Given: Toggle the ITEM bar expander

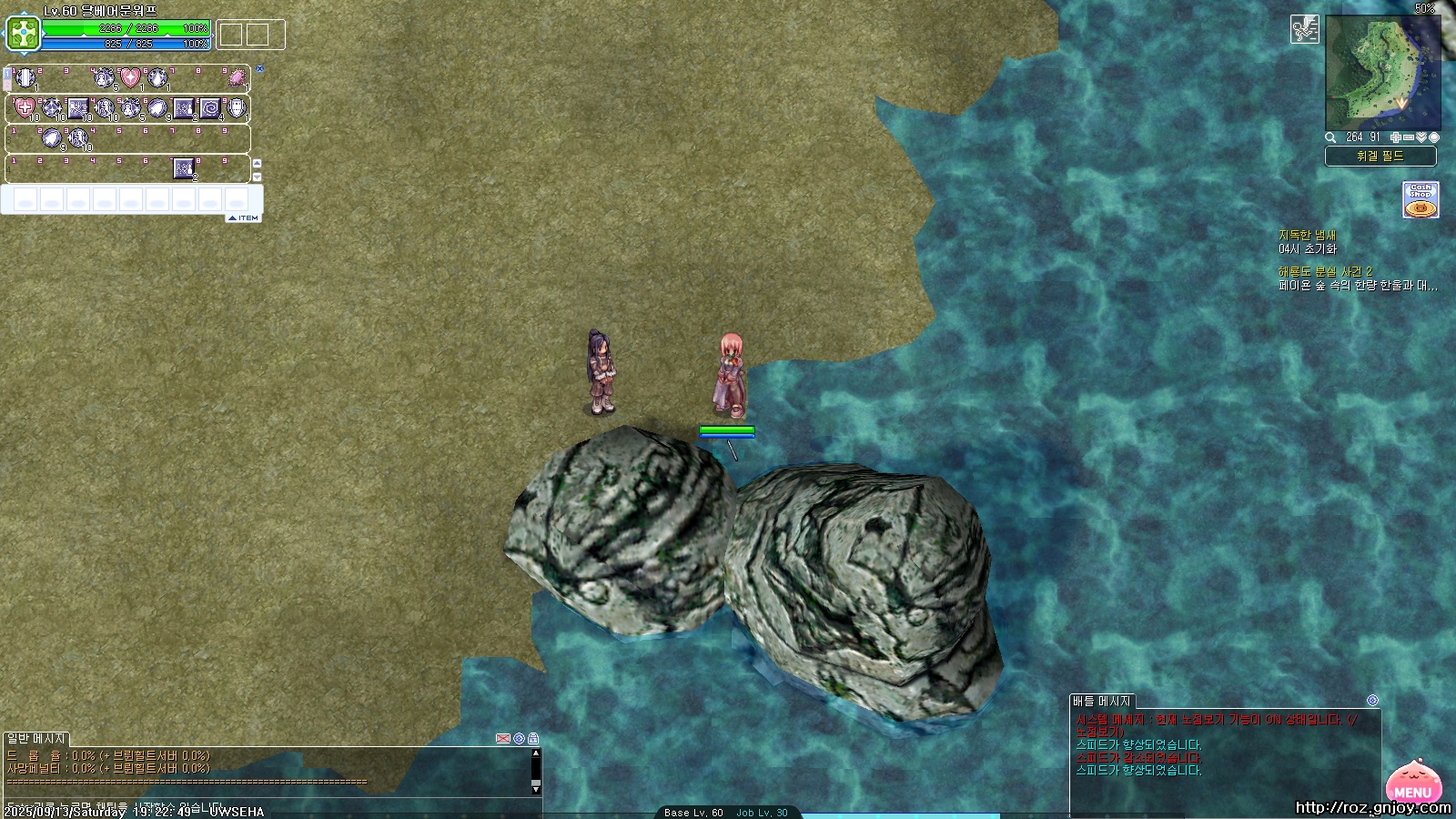Looking at the screenshot, I should [243, 218].
